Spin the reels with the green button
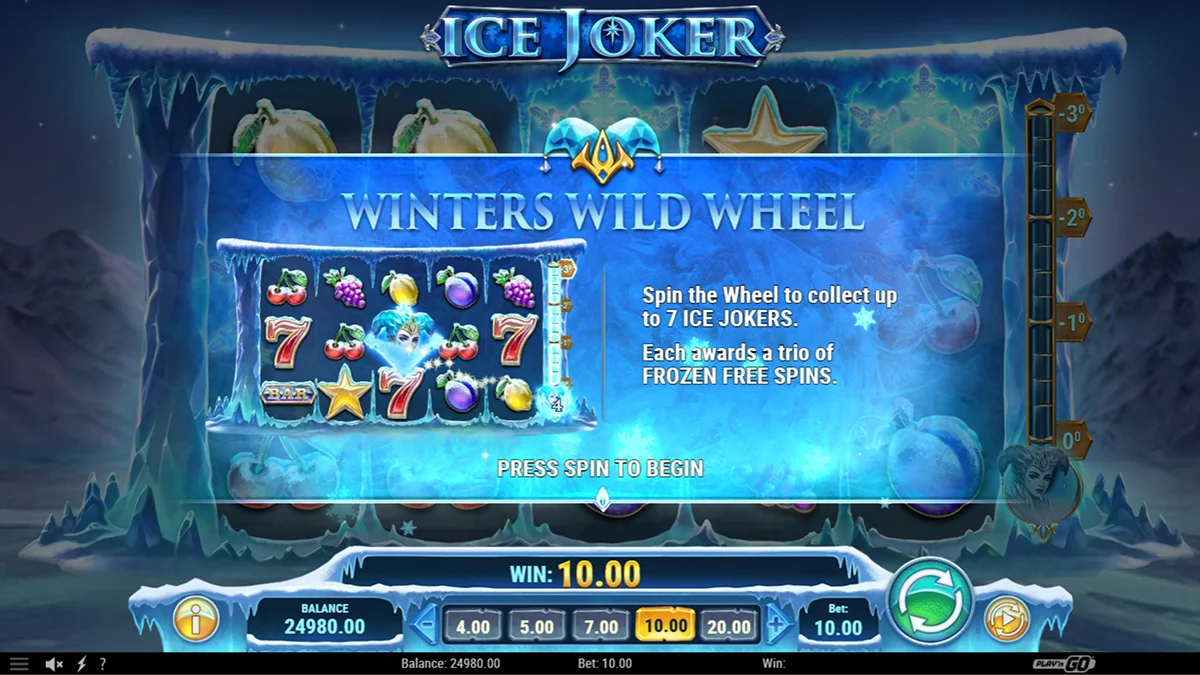This screenshot has width=1200, height=675. pos(931,601)
